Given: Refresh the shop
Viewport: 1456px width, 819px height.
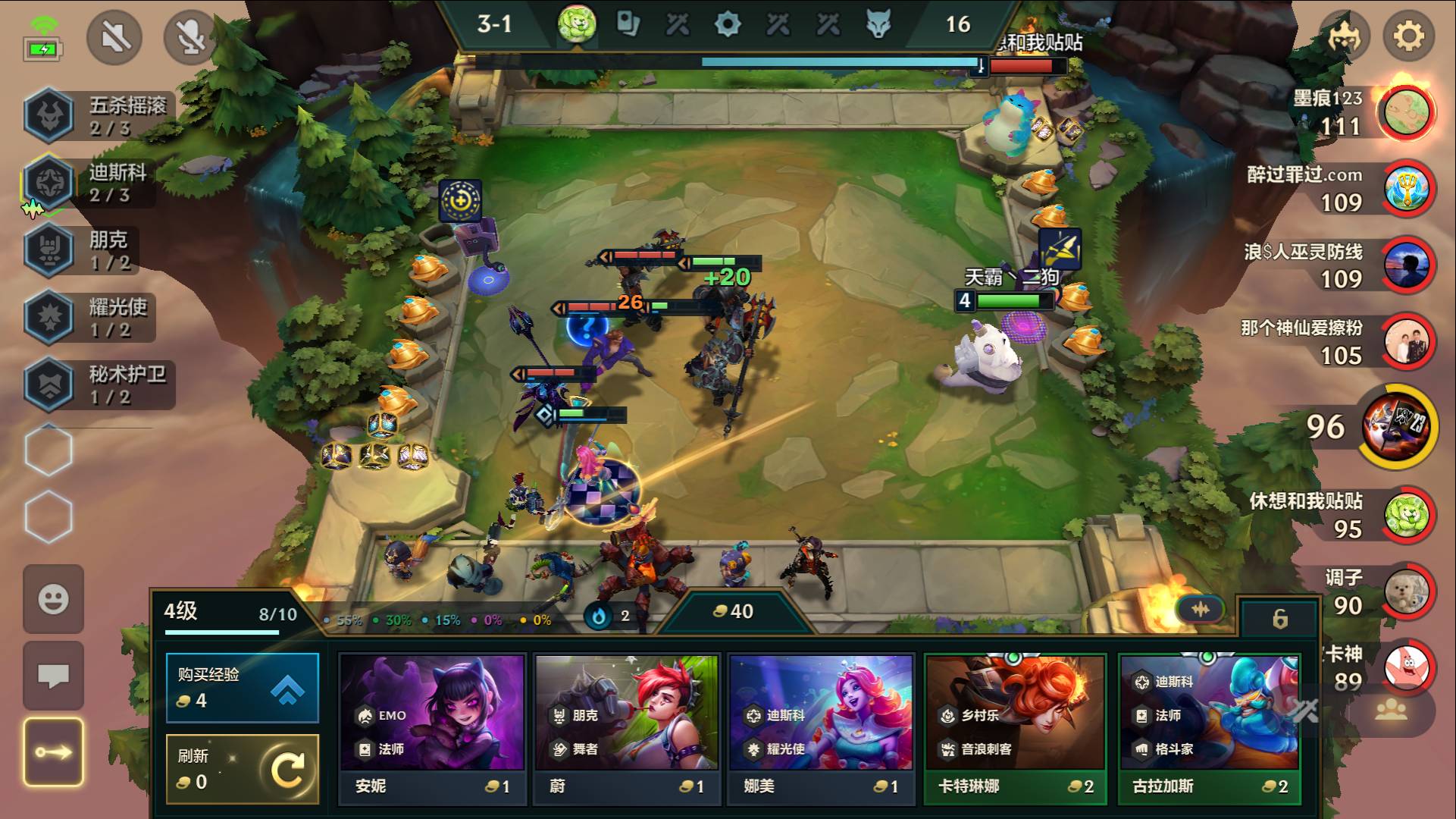Looking at the screenshot, I should (242, 768).
